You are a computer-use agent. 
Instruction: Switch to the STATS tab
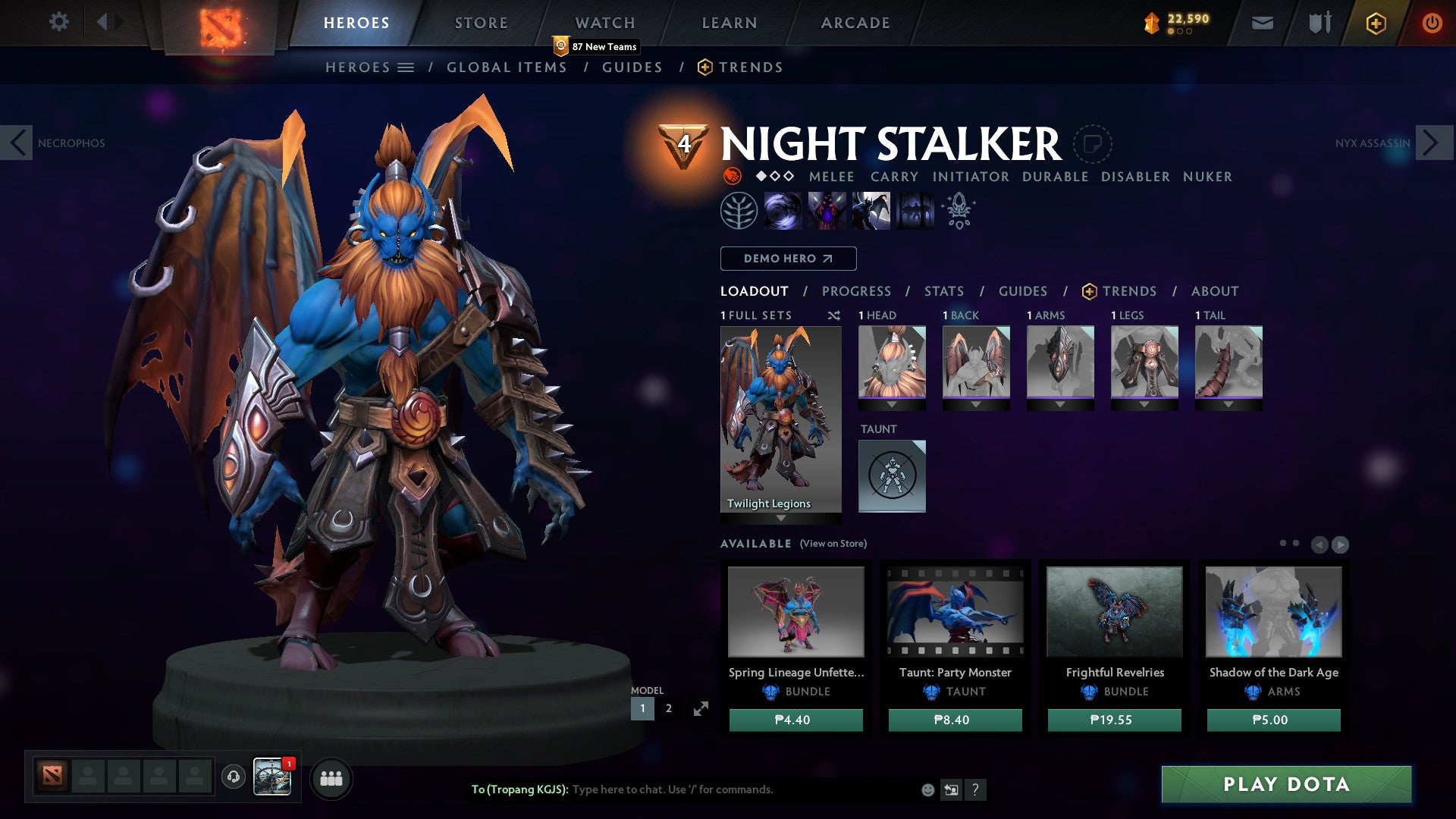click(x=944, y=290)
